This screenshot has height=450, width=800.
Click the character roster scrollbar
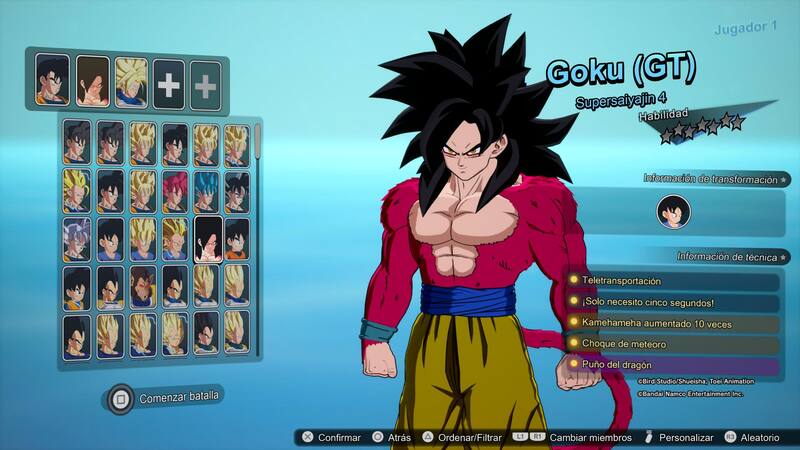click(x=258, y=140)
